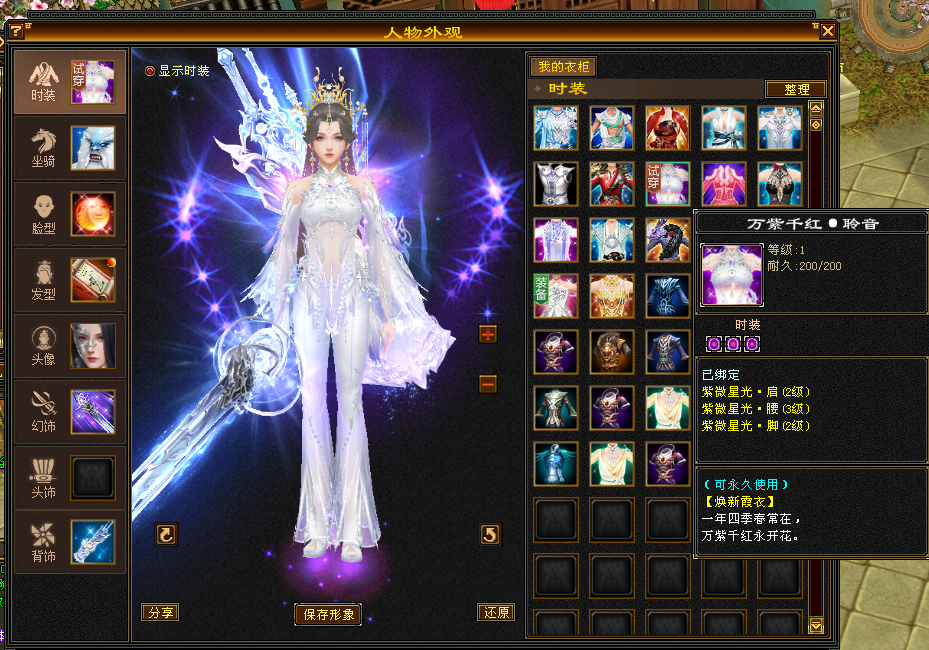This screenshot has height=650, width=929.
Task: Toggle the 显示时装 show fashion option
Action: (151, 71)
